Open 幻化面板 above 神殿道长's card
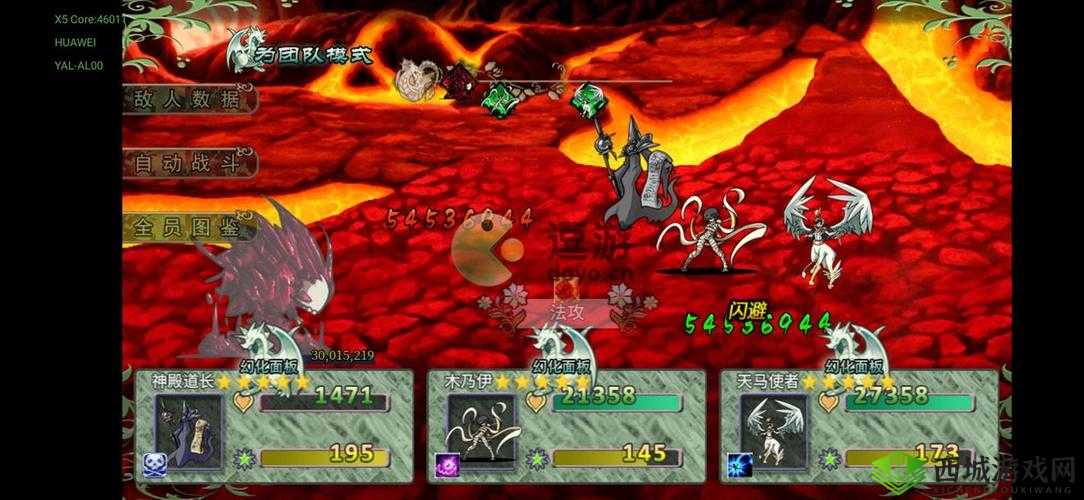Viewport: 1084px width, 500px height. [269, 366]
